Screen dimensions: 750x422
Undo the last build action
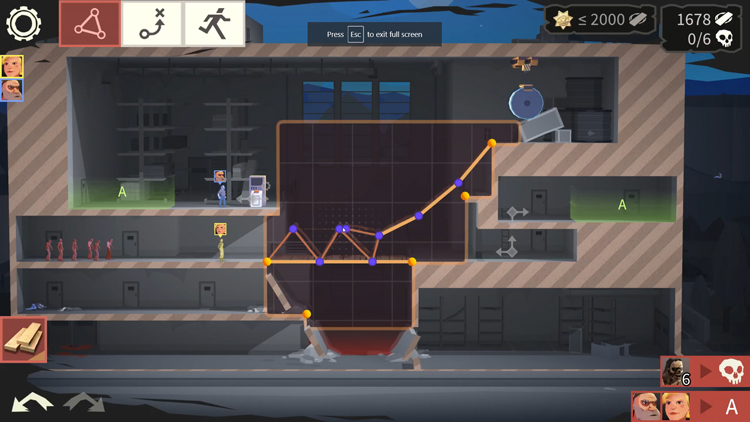pyautogui.click(x=32, y=402)
